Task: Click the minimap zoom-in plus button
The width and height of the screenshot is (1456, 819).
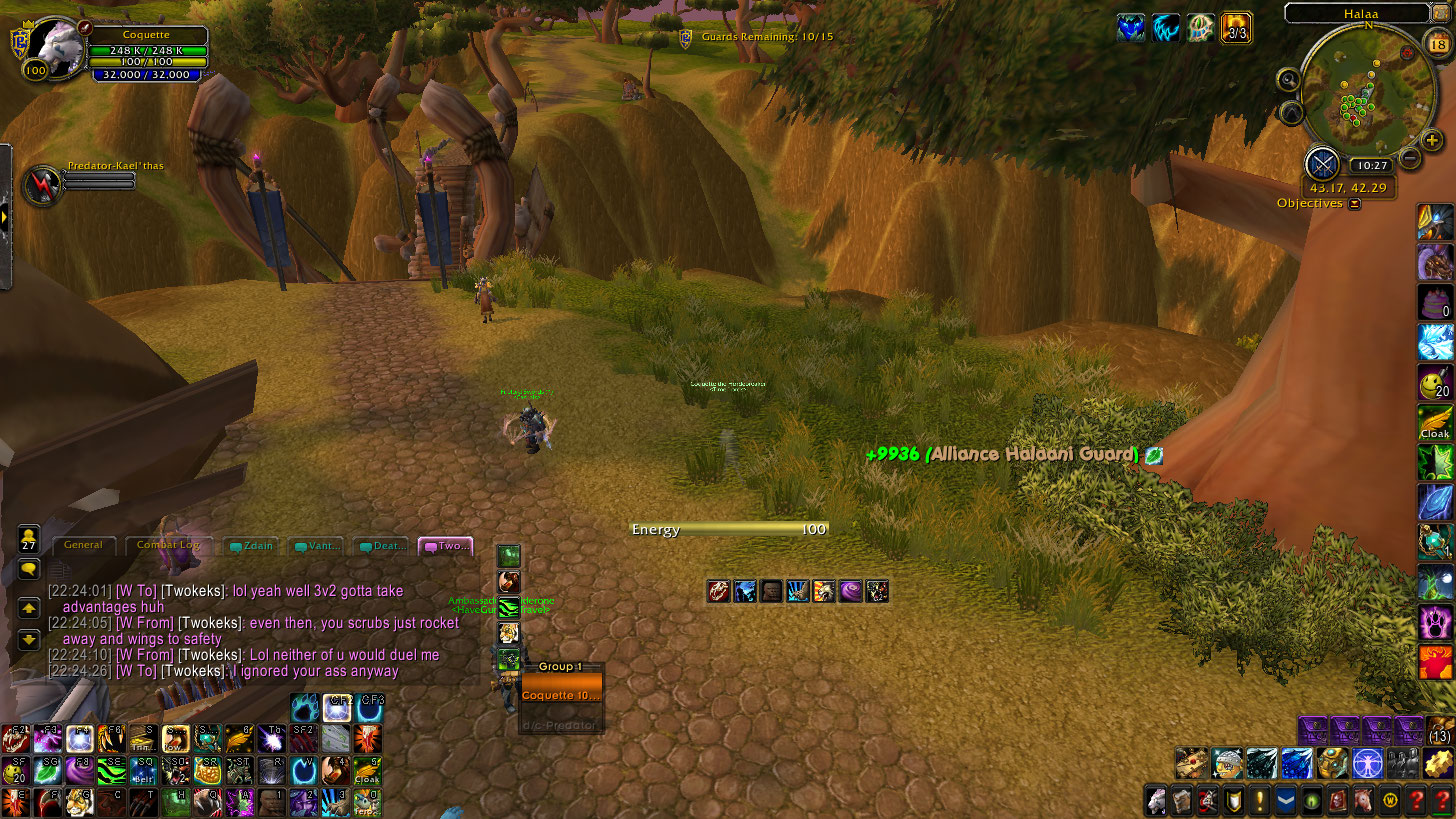Action: point(1432,141)
